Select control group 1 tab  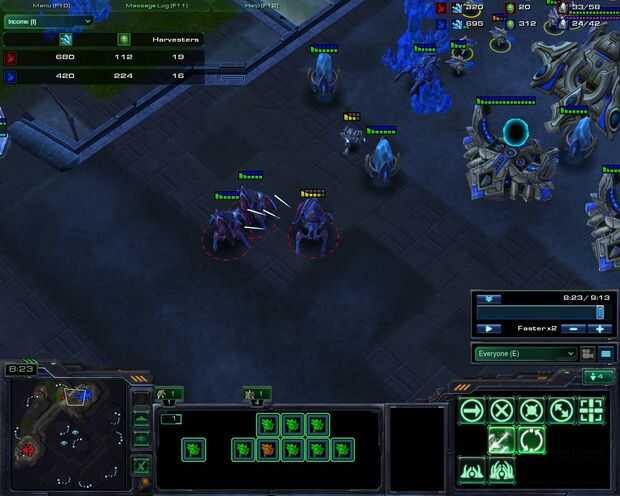click(x=168, y=395)
